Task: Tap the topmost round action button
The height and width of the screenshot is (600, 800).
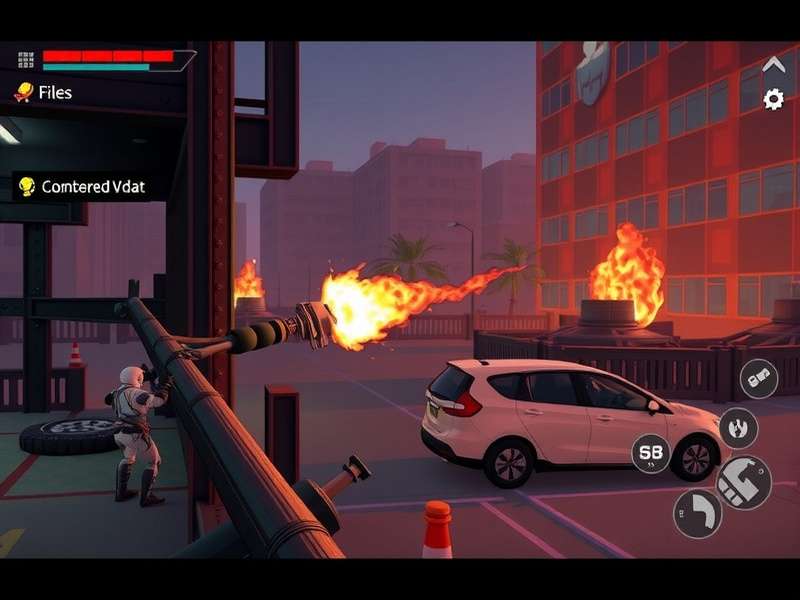Action: click(759, 378)
